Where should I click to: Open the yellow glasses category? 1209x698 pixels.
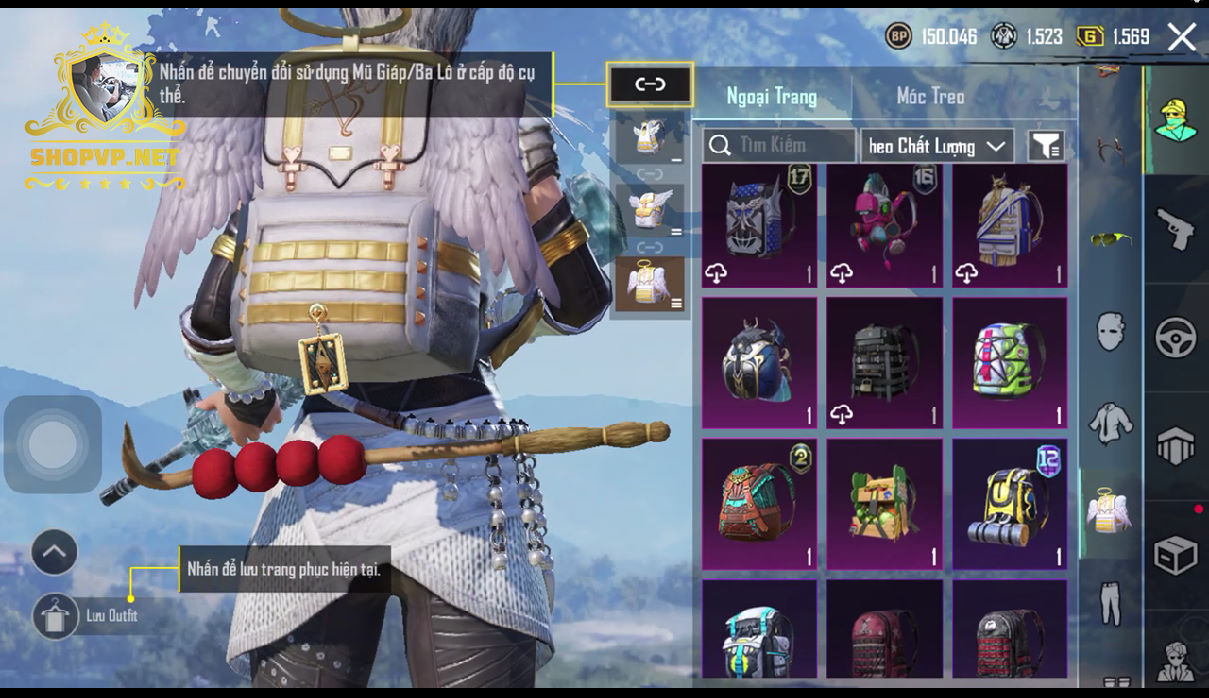1110,238
